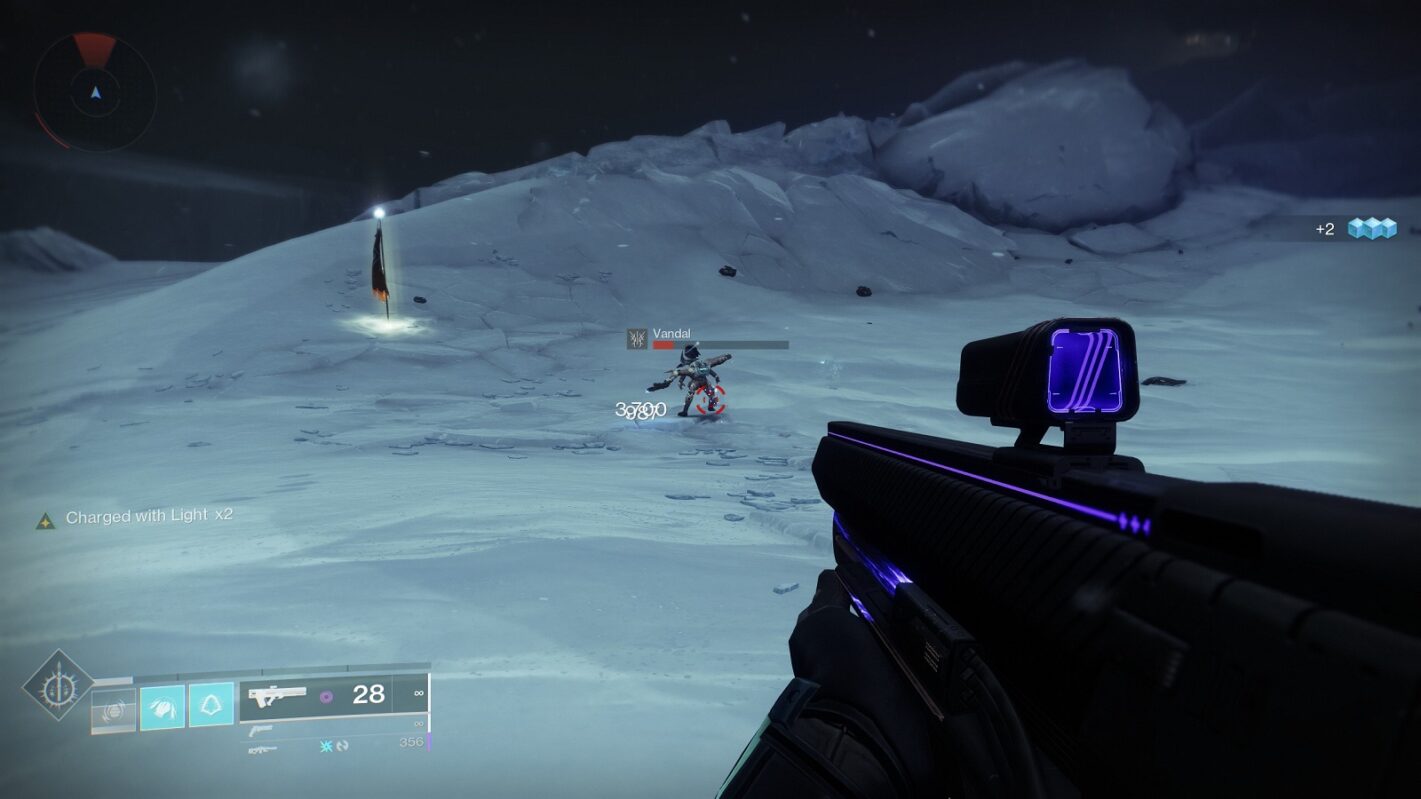Viewport: 1421px width, 799px height.
Task: Click the Vandal enemy nameplate icon
Action: pyautogui.click(x=637, y=339)
